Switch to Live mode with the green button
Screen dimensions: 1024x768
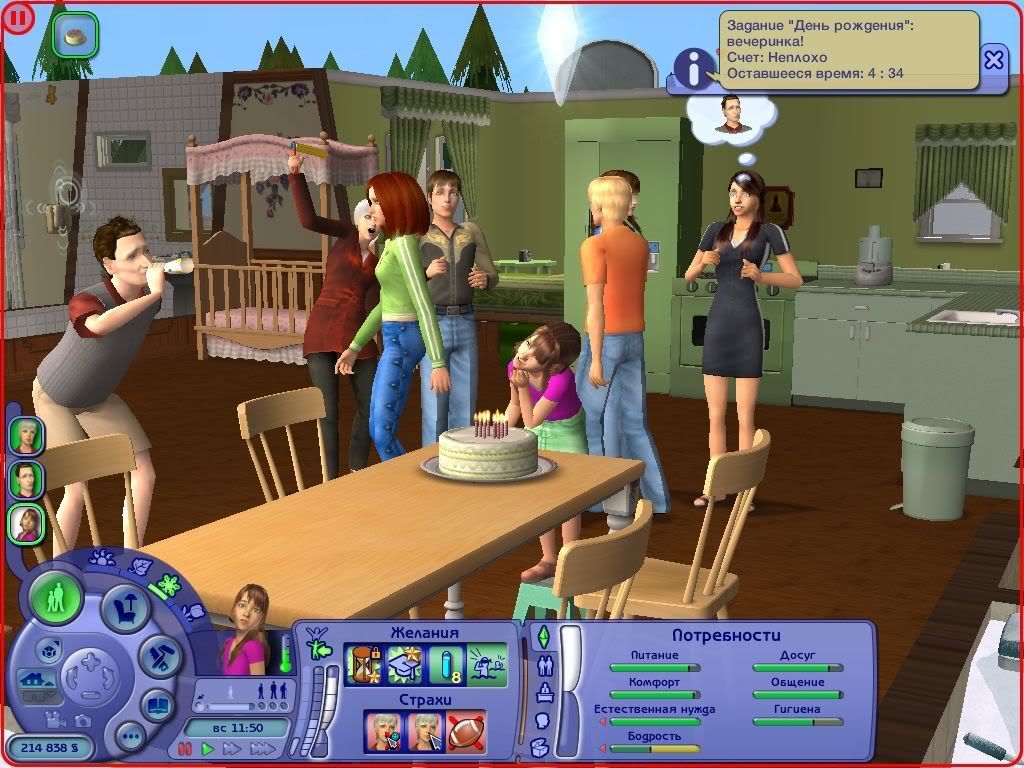click(x=56, y=600)
